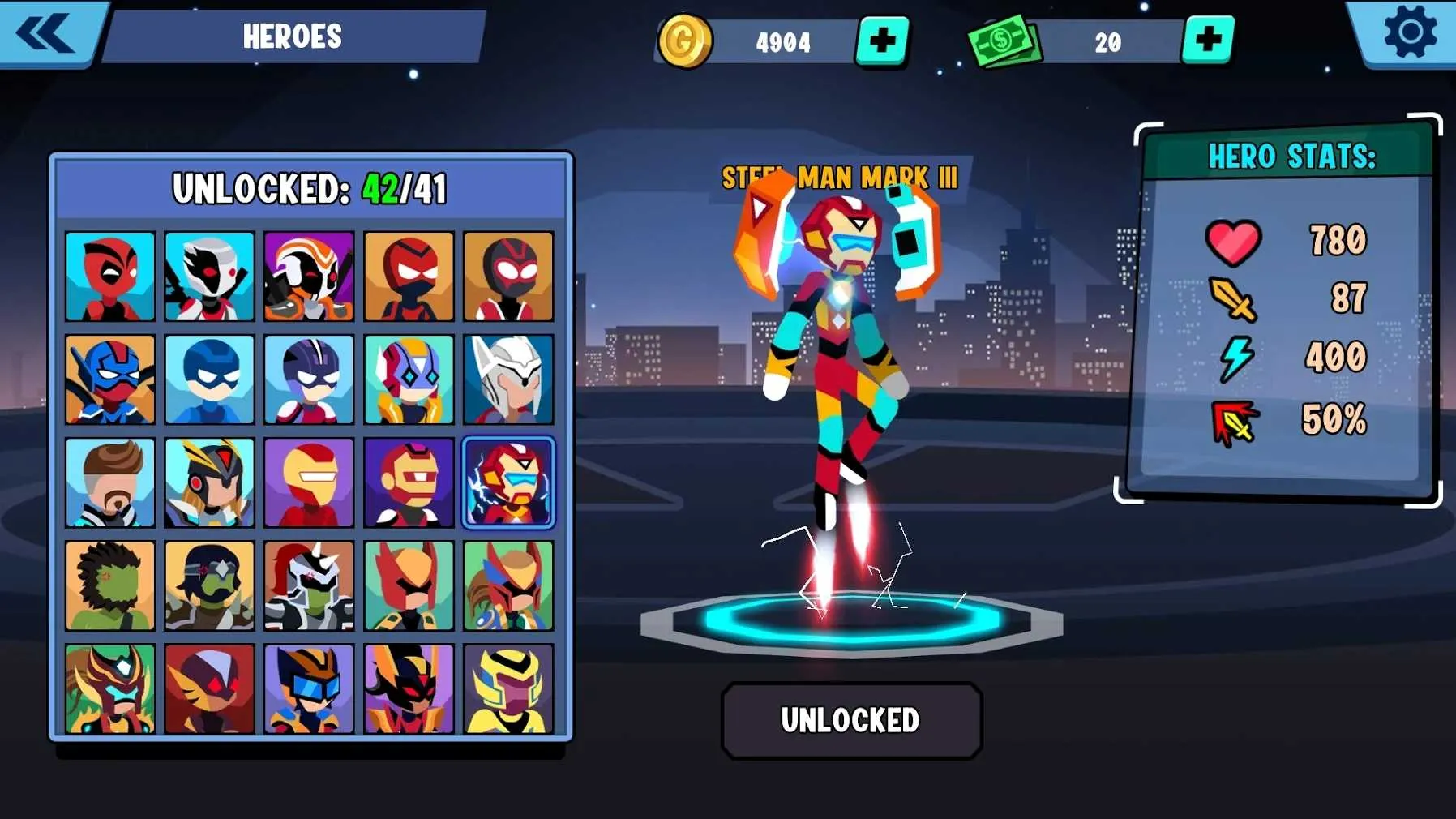Viewport: 1456px width, 819px height.
Task: Select the yellow Iron Man style portrait
Action: pos(309,482)
